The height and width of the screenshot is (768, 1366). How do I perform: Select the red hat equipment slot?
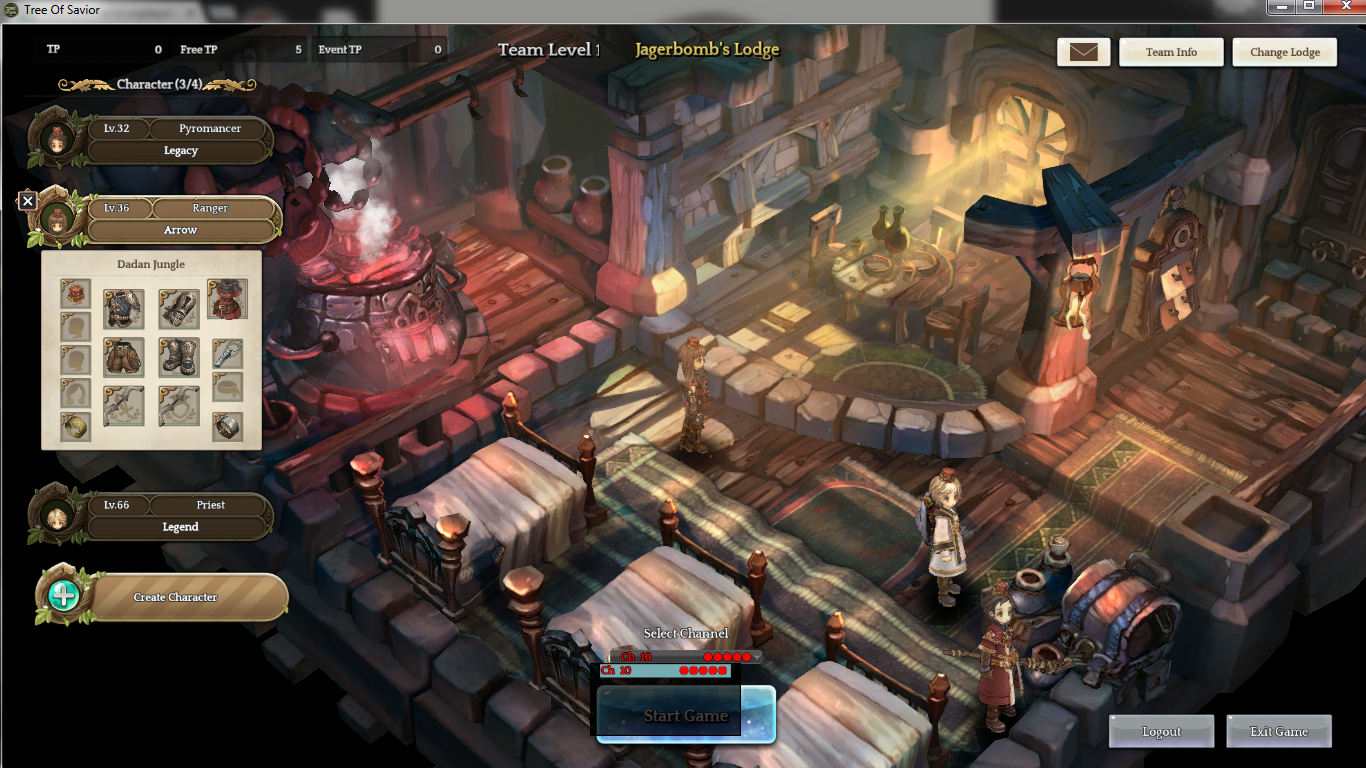pos(75,293)
